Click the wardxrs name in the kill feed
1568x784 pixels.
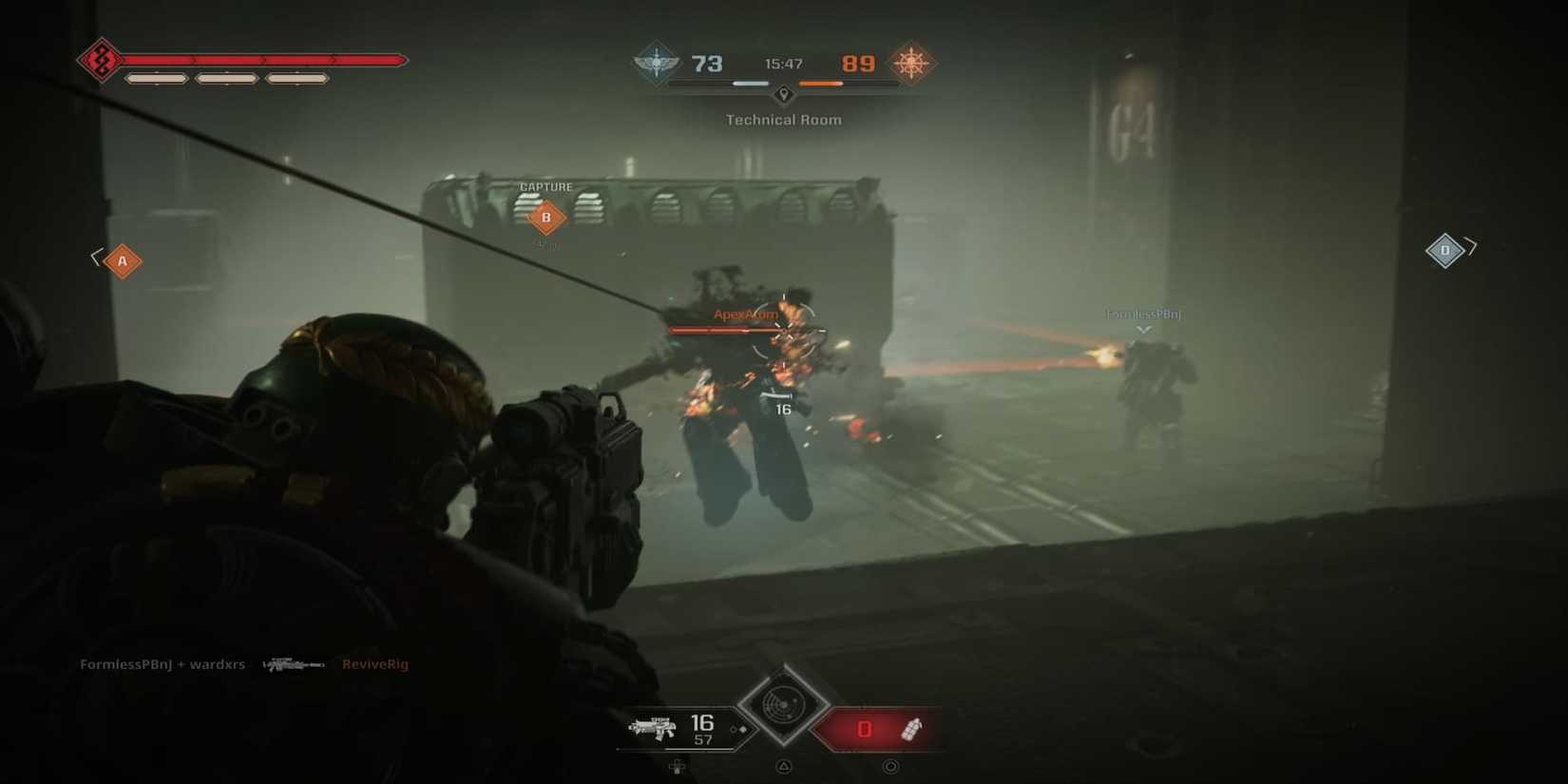coord(220,664)
